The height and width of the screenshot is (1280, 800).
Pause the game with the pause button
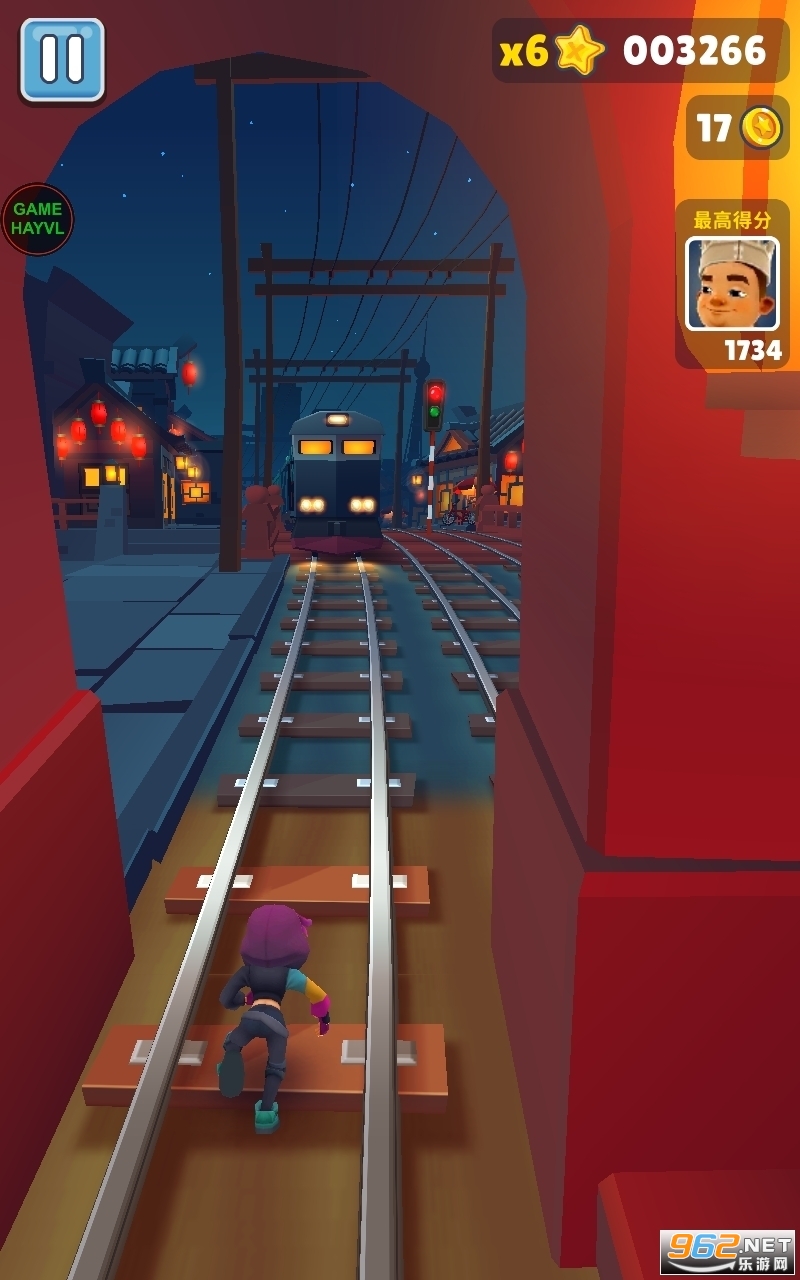(62, 59)
